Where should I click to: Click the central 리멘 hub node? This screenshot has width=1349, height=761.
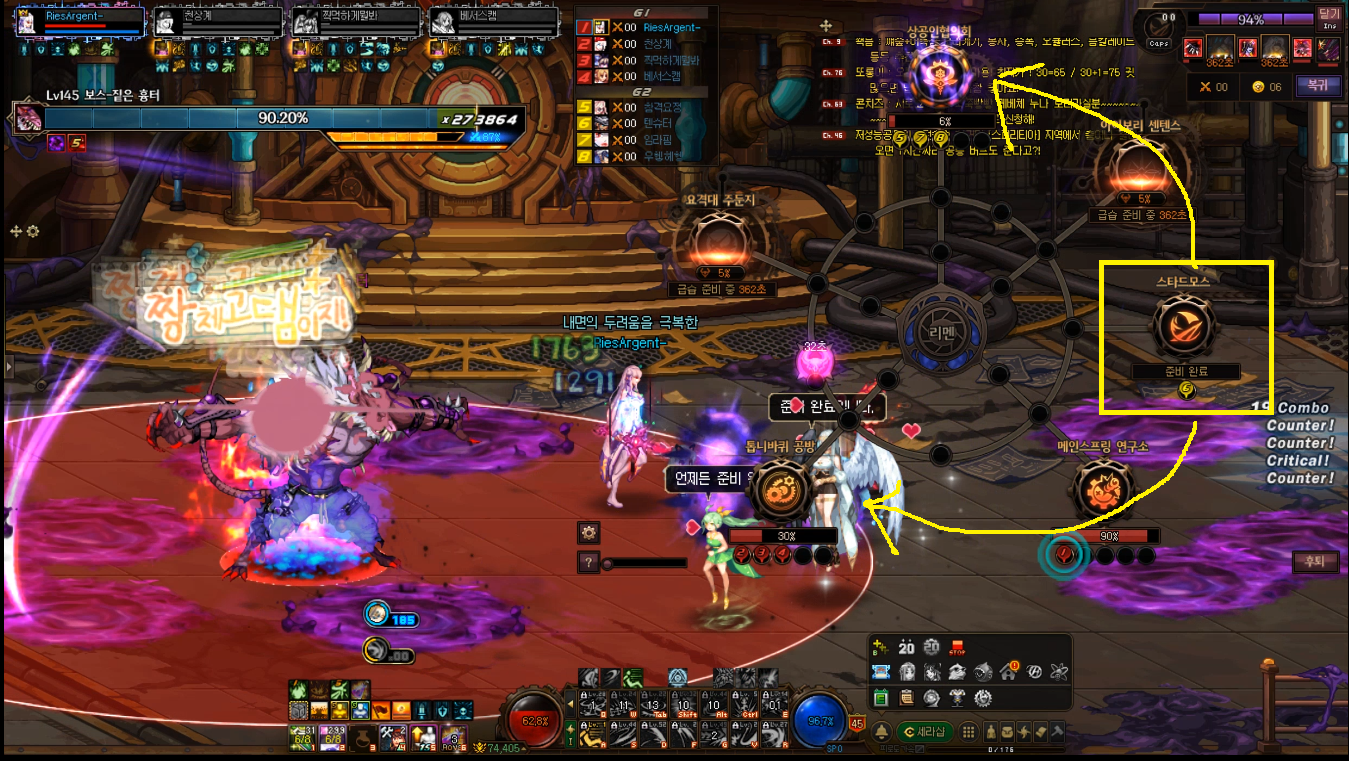click(939, 331)
